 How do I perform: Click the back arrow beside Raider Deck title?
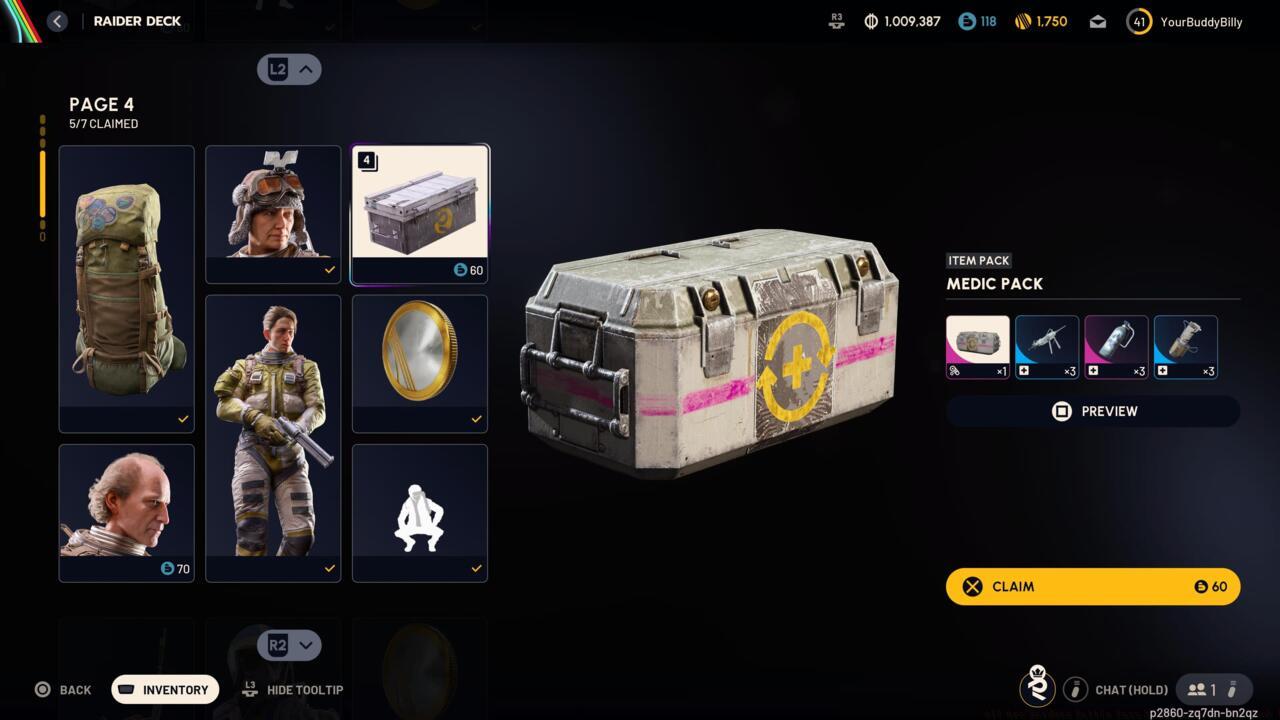tap(57, 20)
